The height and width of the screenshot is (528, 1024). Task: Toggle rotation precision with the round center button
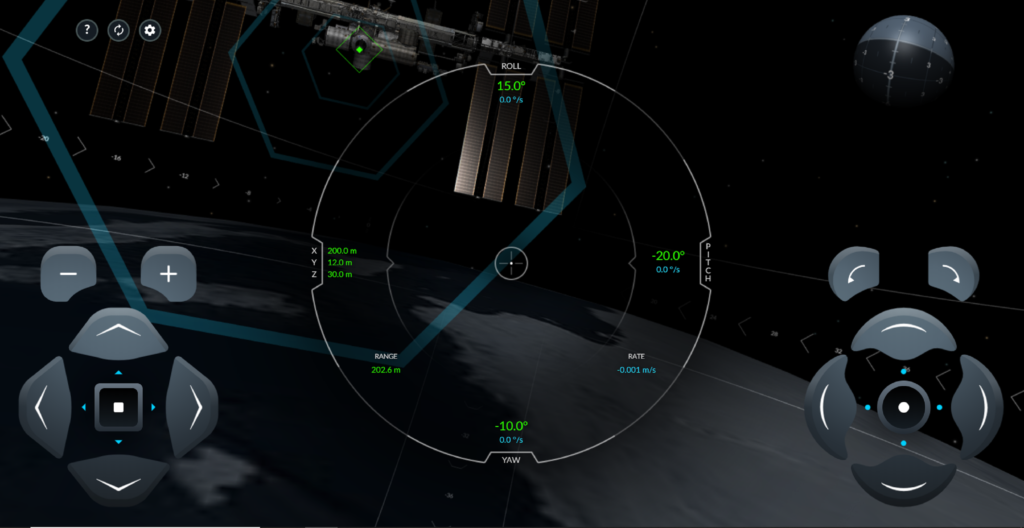904,407
